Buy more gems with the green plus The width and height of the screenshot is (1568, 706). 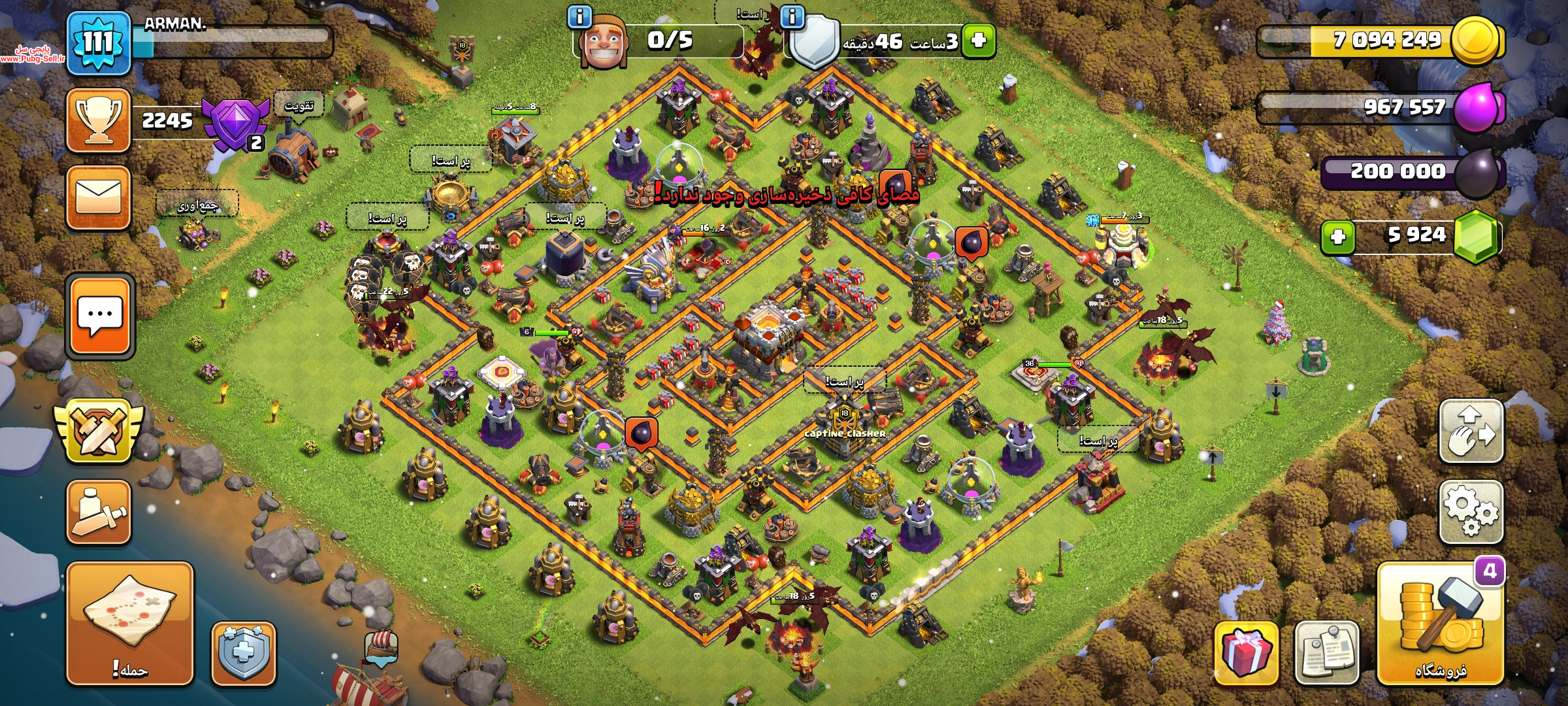point(1337,236)
